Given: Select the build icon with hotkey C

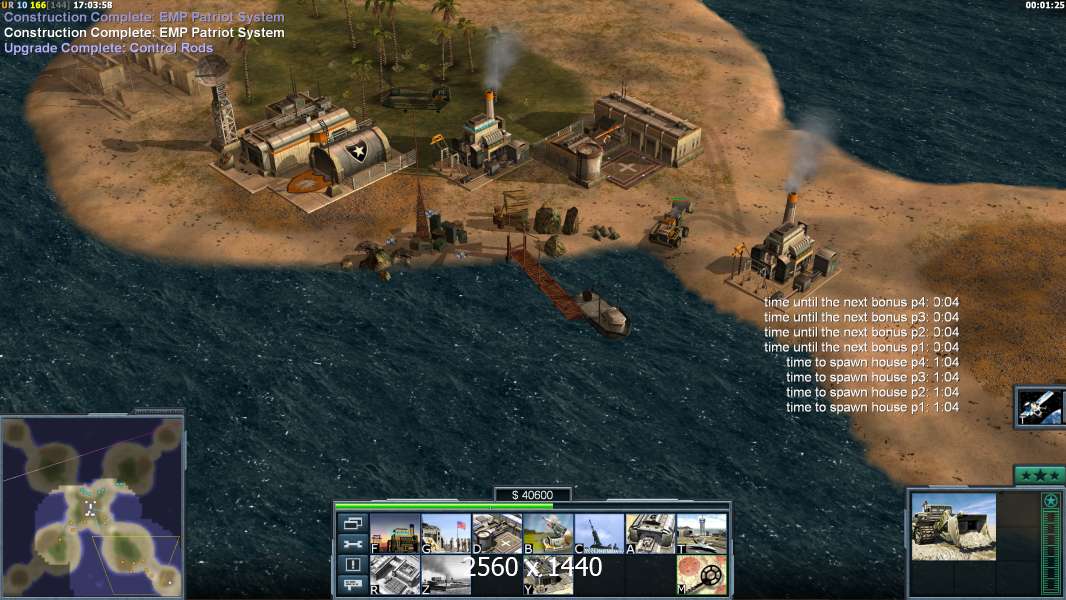Looking at the screenshot, I should [598, 533].
